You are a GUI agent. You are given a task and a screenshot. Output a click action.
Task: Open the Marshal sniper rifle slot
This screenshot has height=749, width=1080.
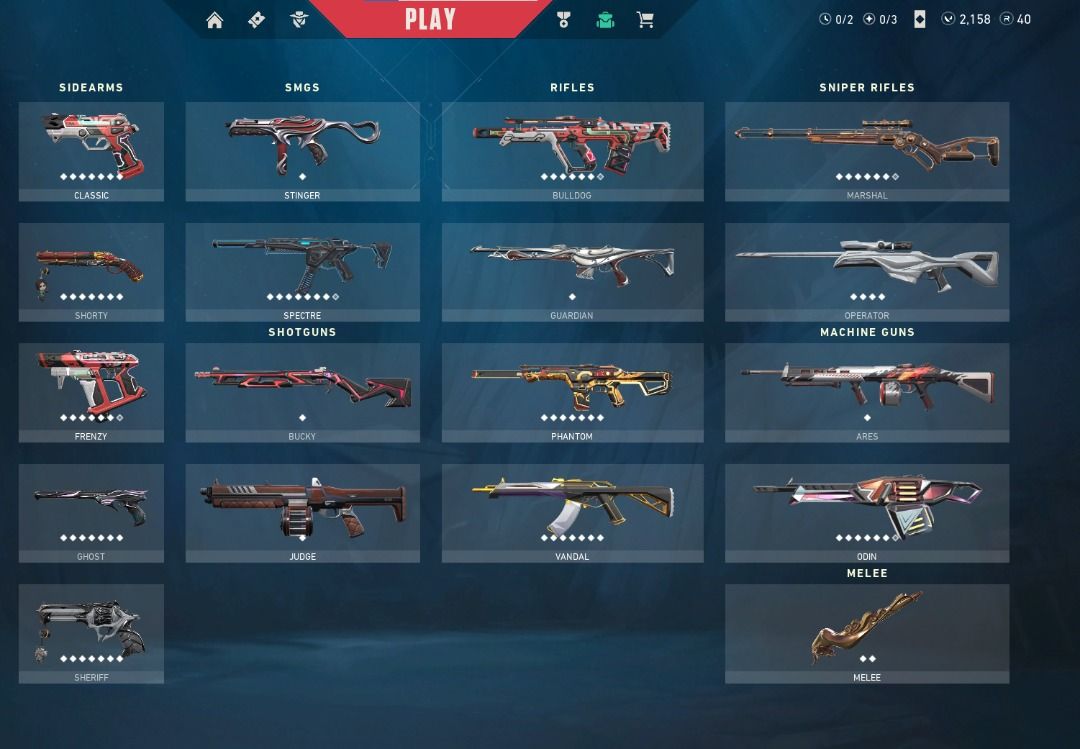click(866, 150)
